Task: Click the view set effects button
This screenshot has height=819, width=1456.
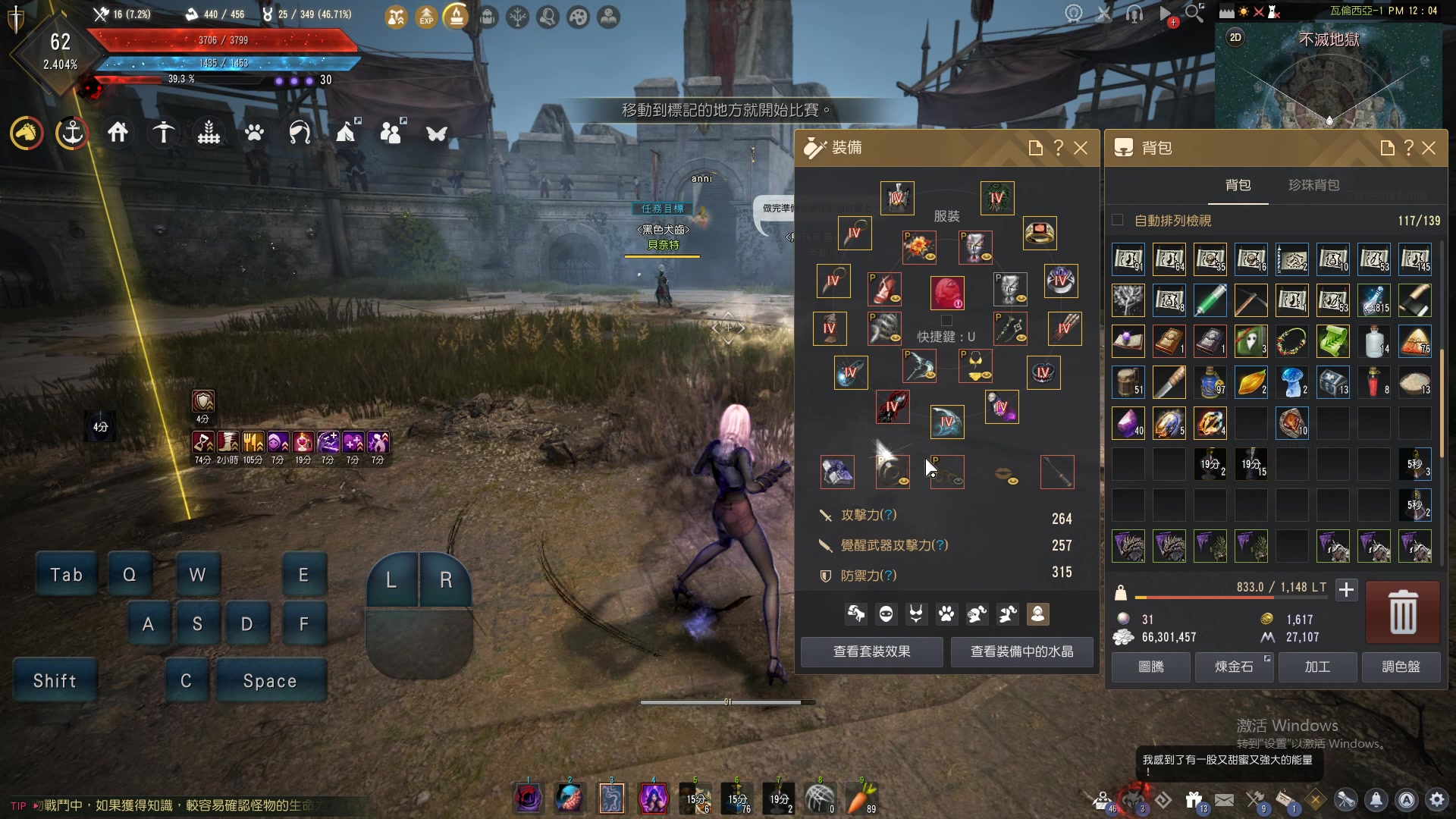Action: (872, 651)
